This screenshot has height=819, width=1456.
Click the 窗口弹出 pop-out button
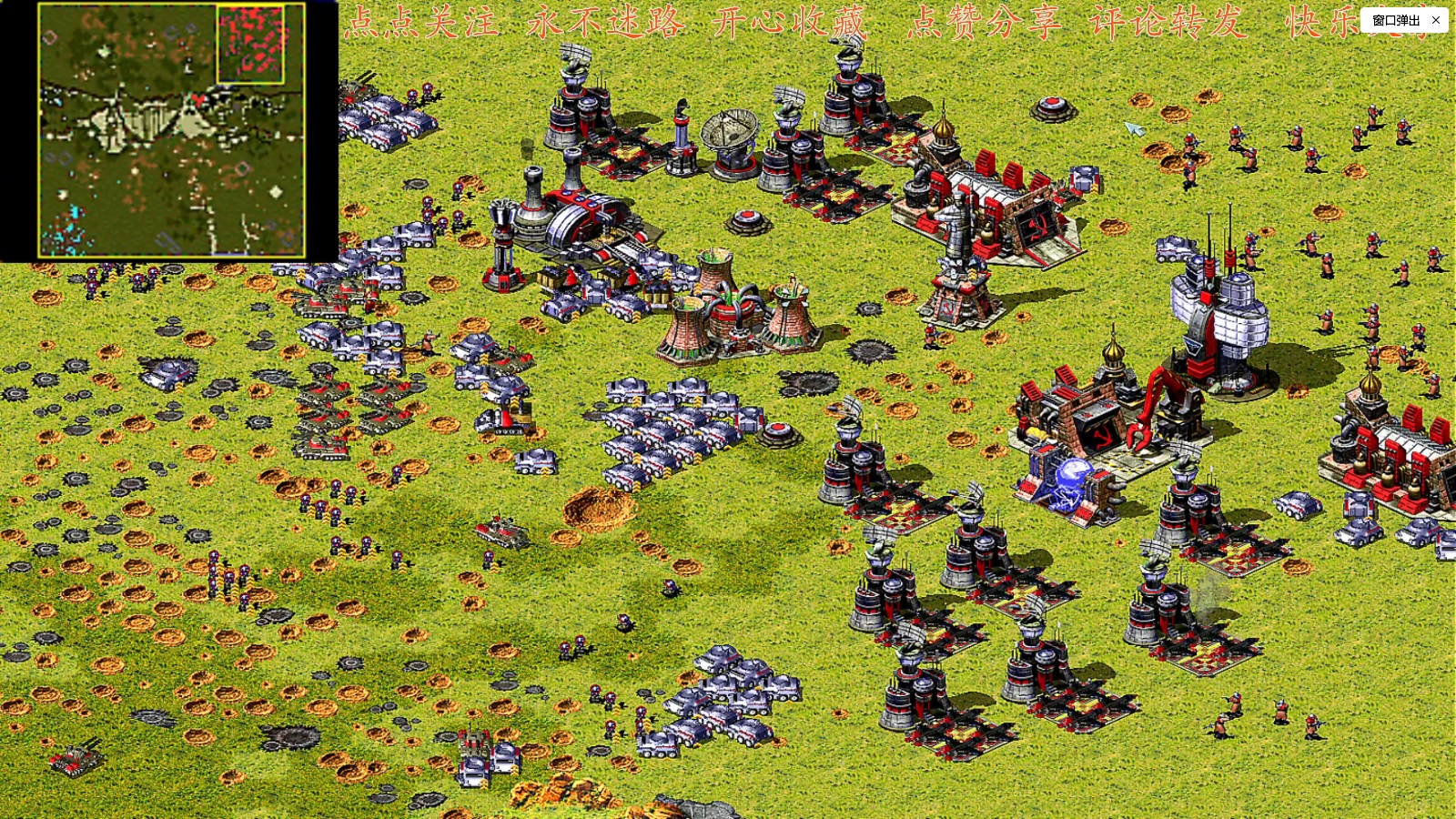pos(1395,20)
